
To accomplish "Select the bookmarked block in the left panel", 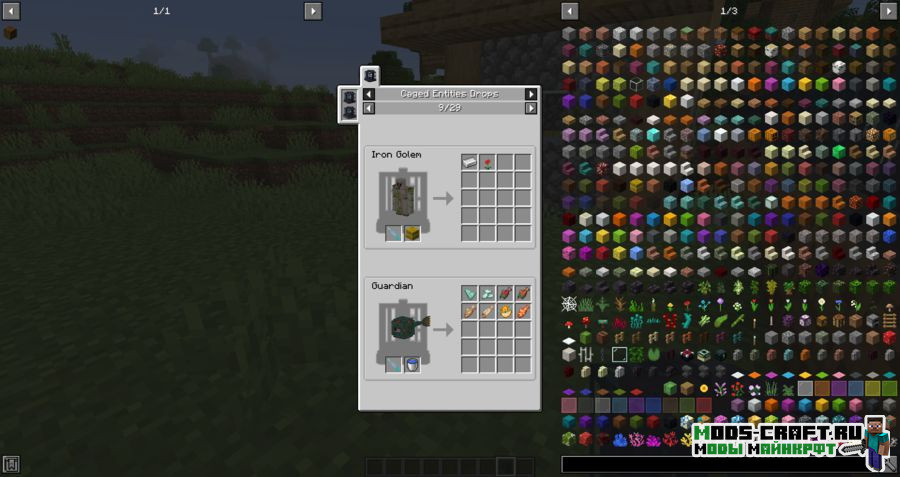I will [x=9, y=33].
